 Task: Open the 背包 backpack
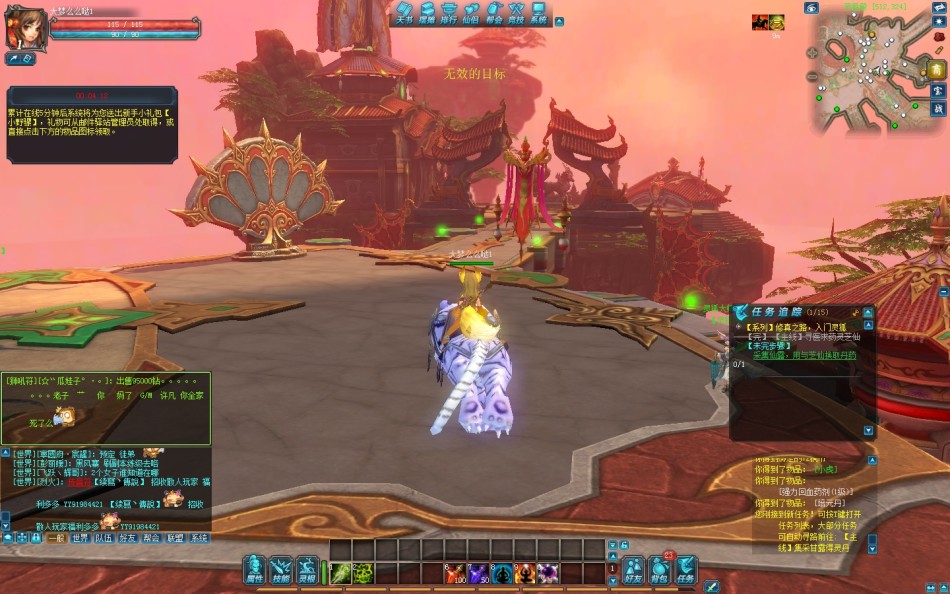click(659, 571)
